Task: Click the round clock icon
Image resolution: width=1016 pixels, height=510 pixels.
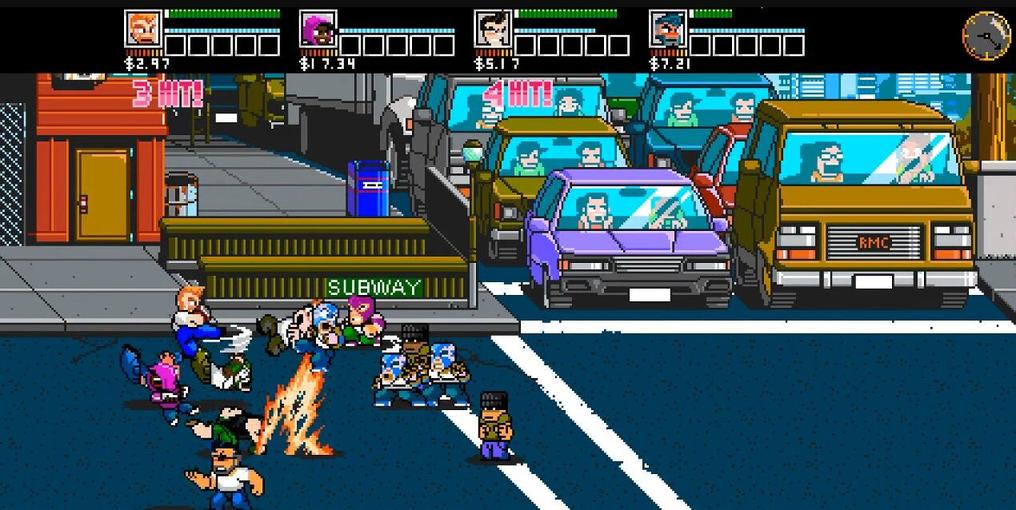Action: click(x=986, y=35)
